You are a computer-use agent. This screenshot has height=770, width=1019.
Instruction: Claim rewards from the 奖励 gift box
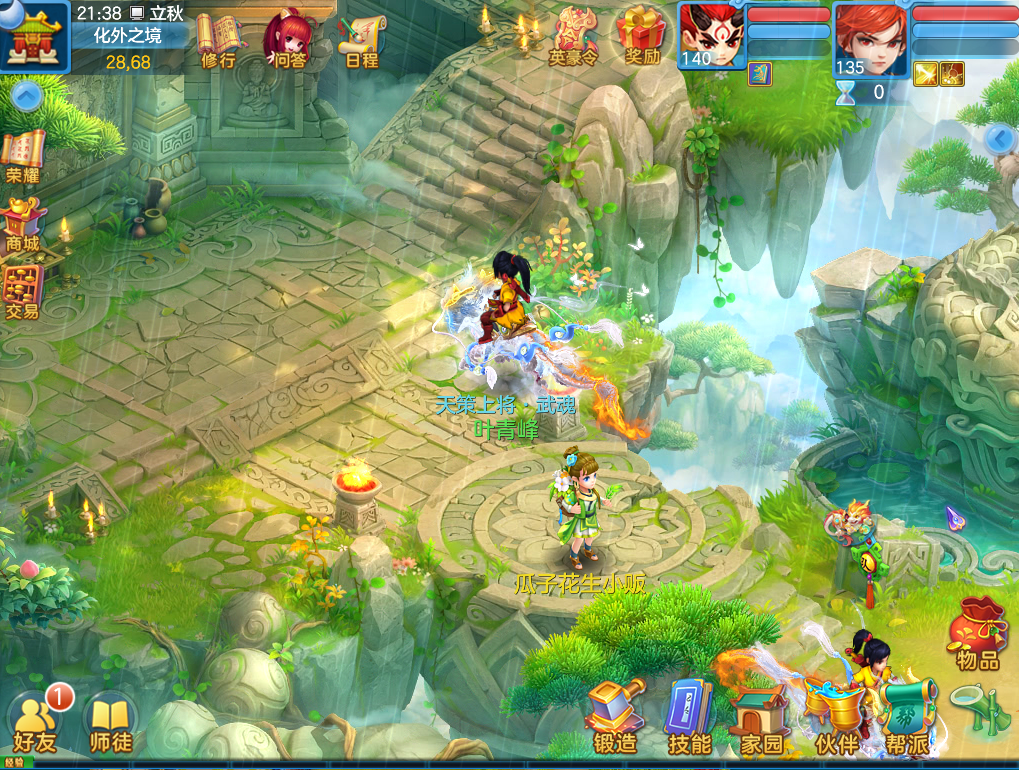(x=642, y=36)
